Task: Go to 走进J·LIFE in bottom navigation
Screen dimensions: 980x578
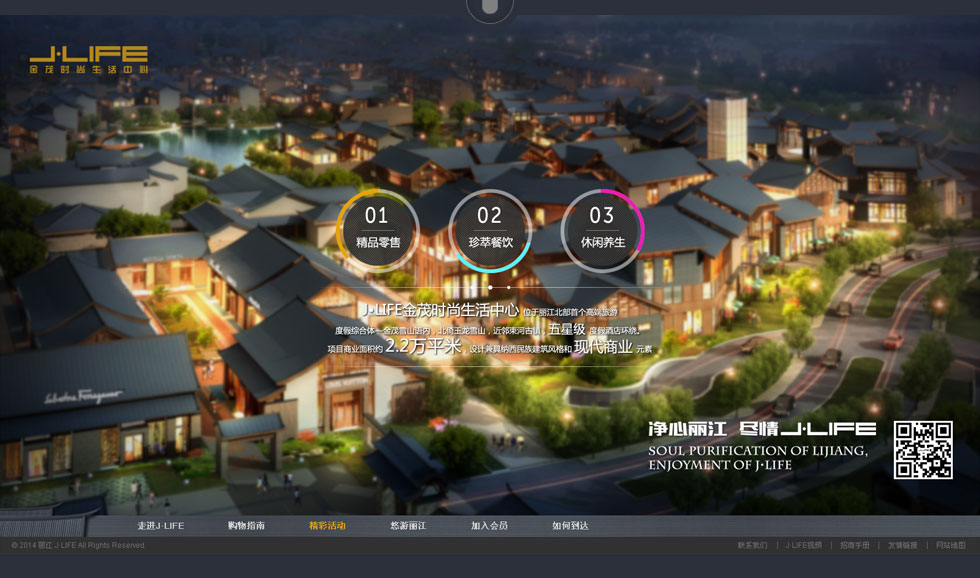Action: tap(161, 526)
